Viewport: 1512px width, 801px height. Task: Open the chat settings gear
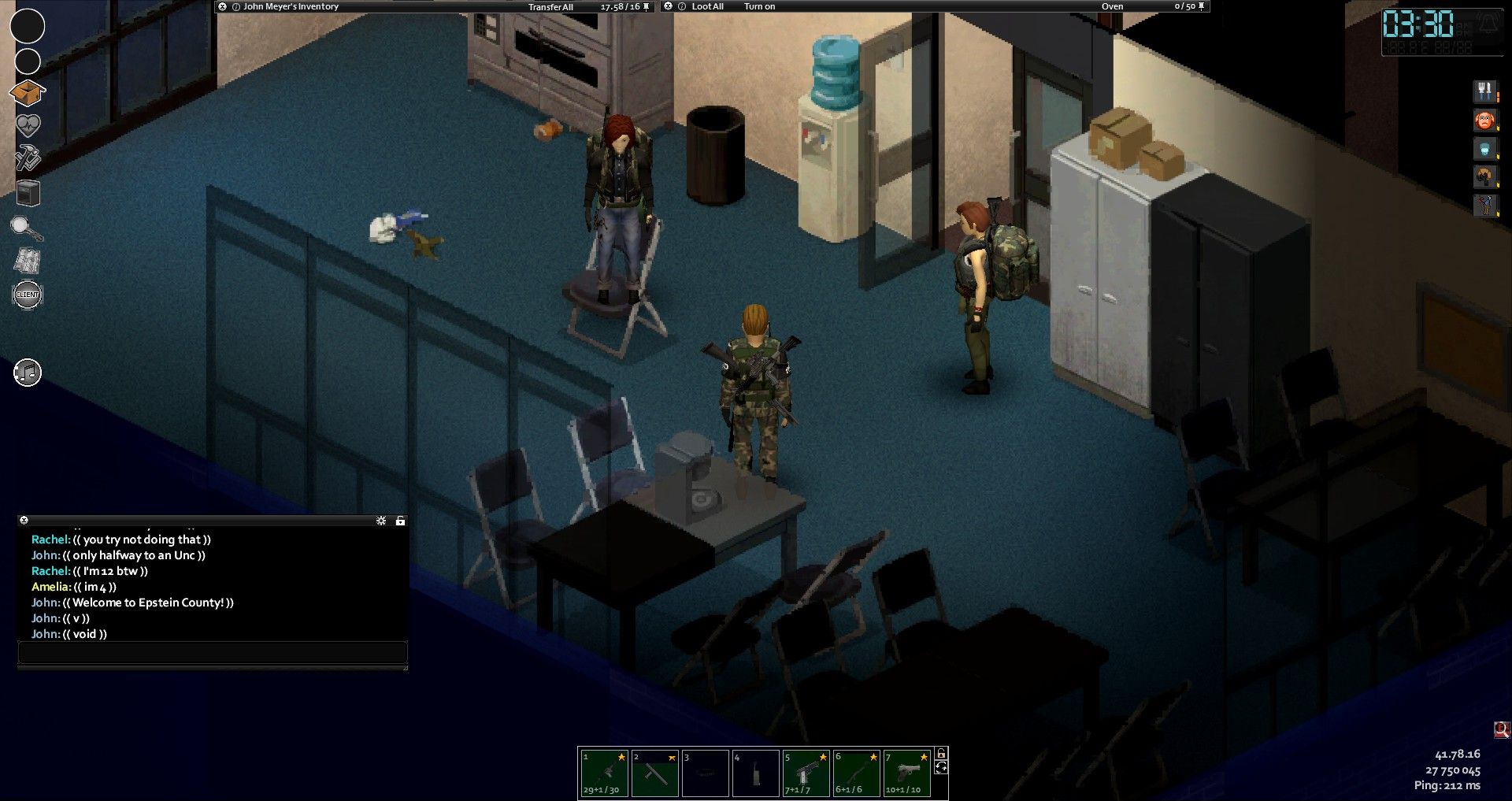click(x=381, y=521)
